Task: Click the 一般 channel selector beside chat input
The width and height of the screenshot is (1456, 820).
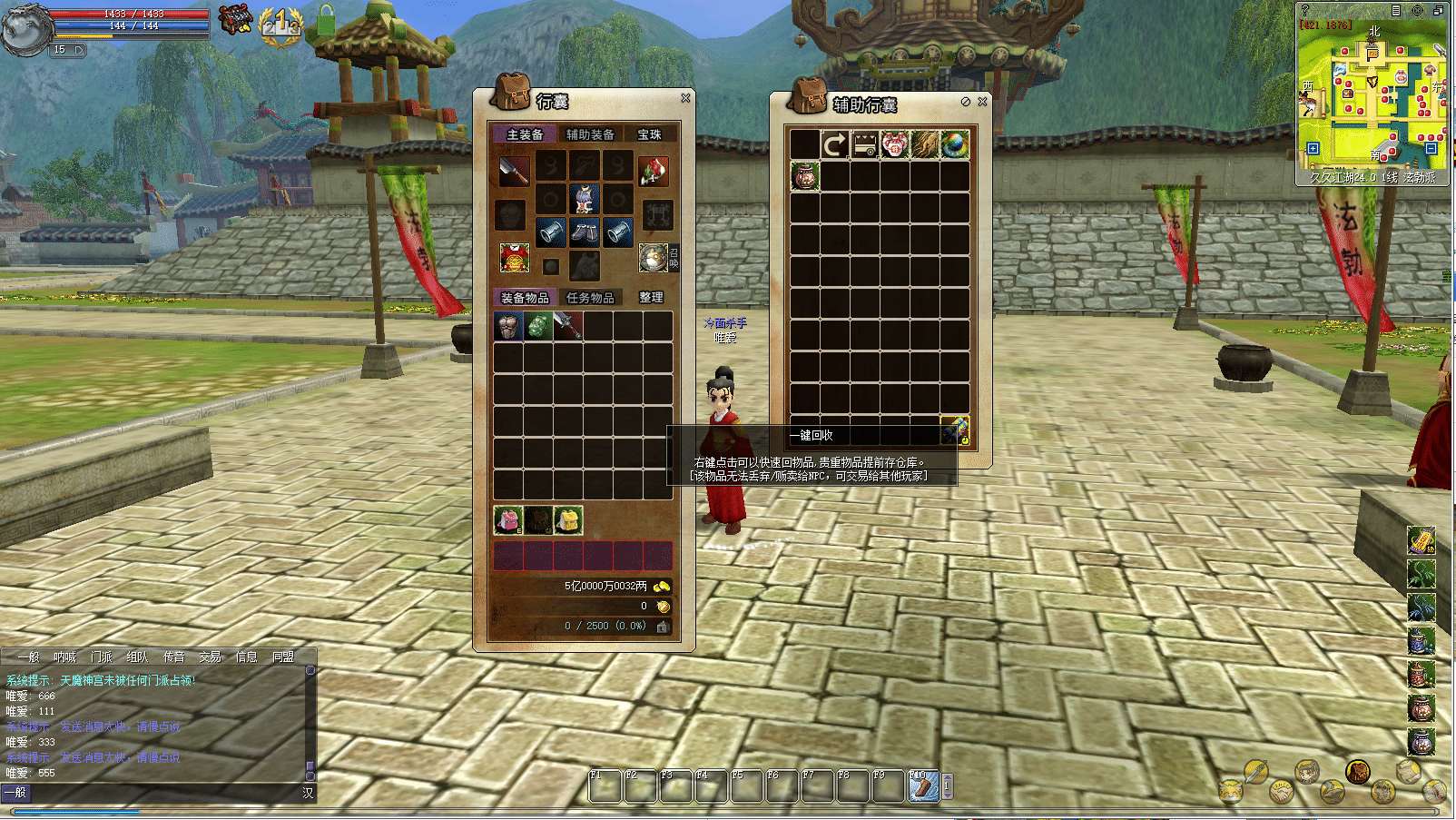Action: 16,793
